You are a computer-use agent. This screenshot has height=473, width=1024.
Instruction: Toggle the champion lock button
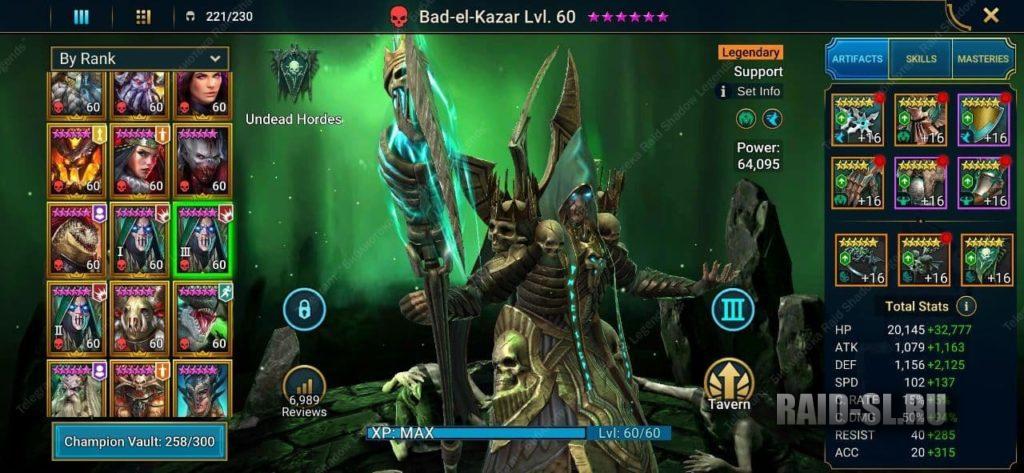[x=304, y=309]
